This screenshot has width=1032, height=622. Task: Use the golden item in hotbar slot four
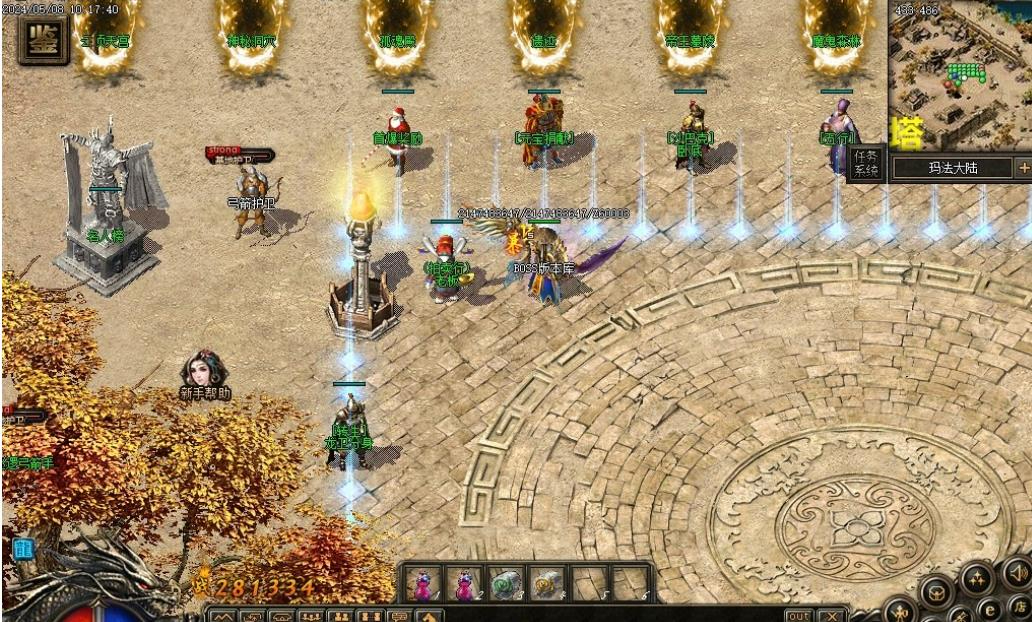point(546,583)
